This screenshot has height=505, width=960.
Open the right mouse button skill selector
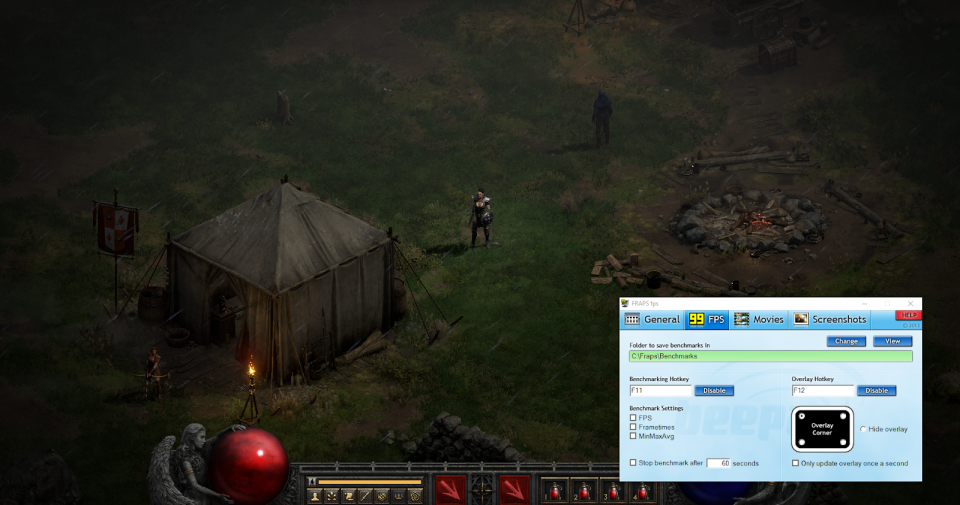pyautogui.click(x=516, y=491)
